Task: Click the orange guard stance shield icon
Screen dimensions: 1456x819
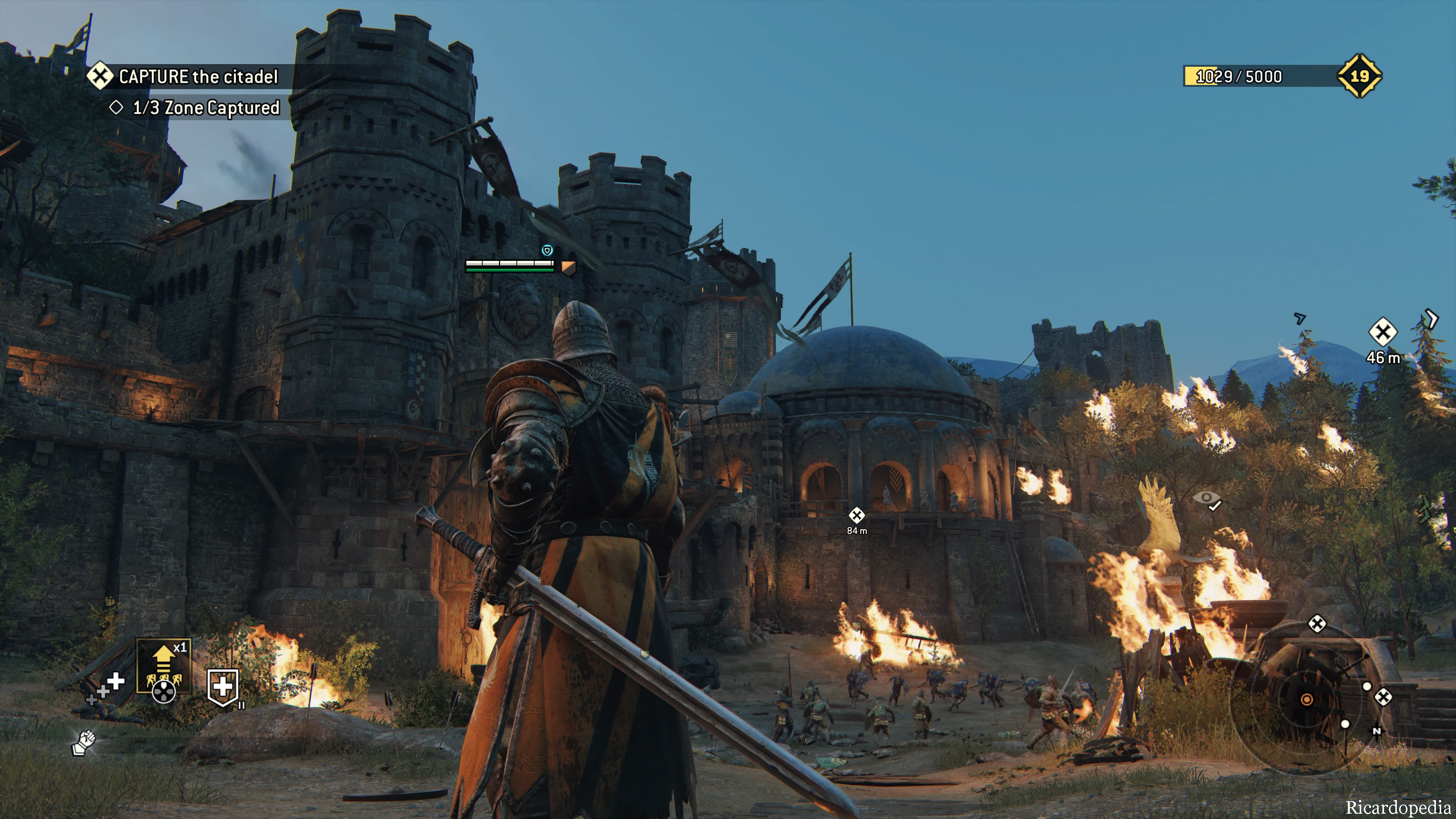Action: pyautogui.click(x=568, y=267)
